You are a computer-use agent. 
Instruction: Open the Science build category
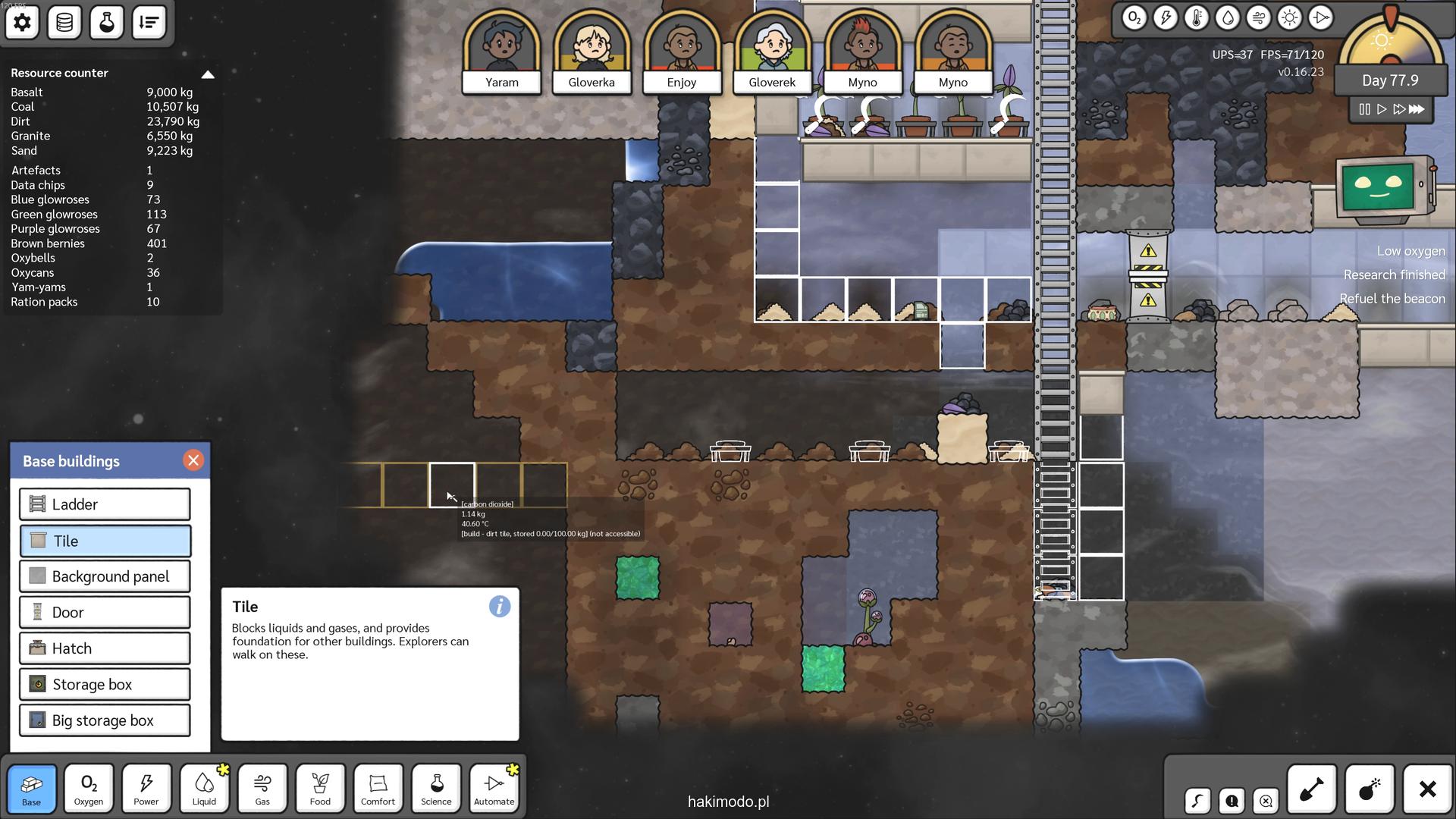click(x=436, y=789)
